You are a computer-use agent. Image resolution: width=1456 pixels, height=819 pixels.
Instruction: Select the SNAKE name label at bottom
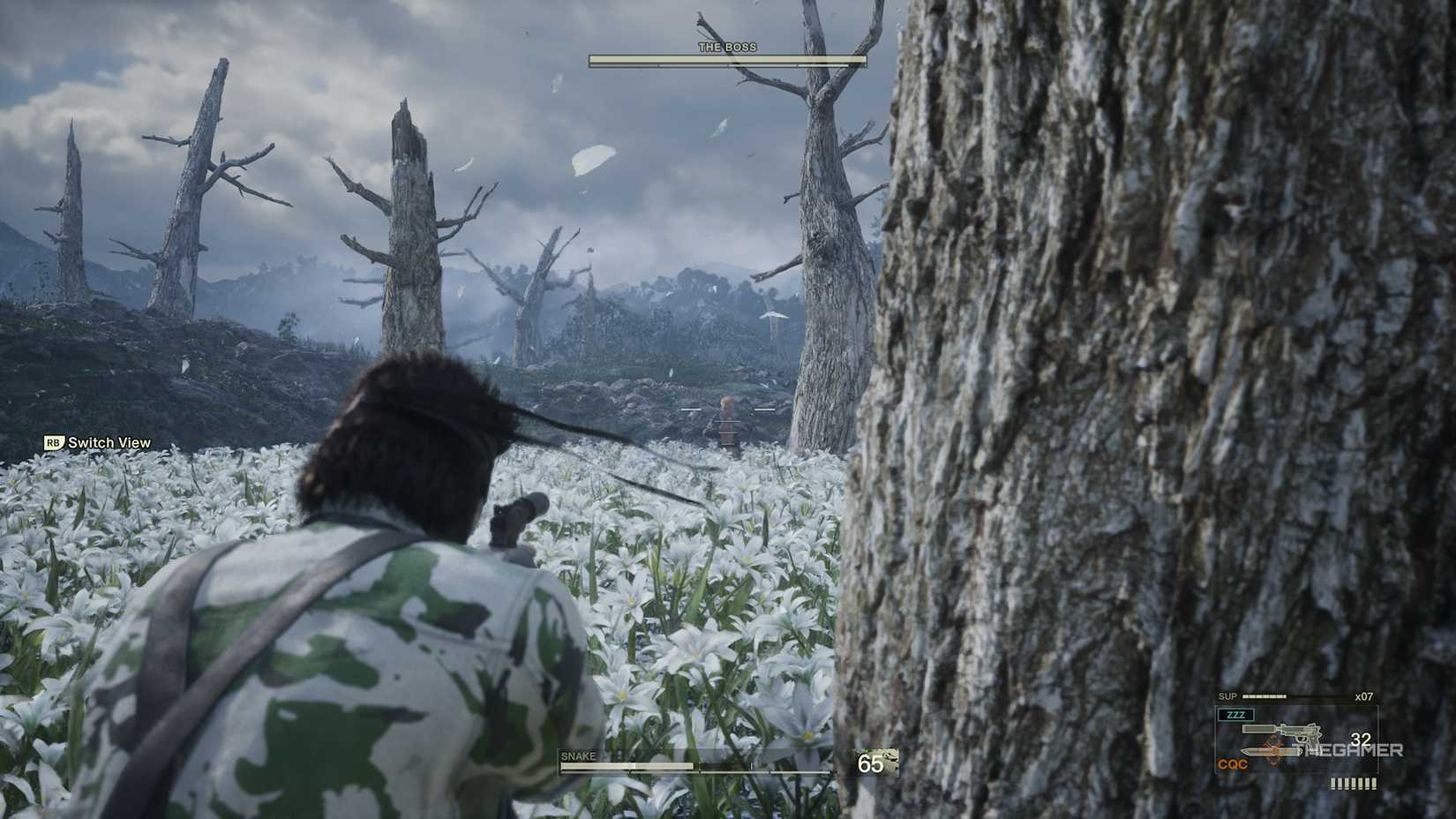[578, 756]
